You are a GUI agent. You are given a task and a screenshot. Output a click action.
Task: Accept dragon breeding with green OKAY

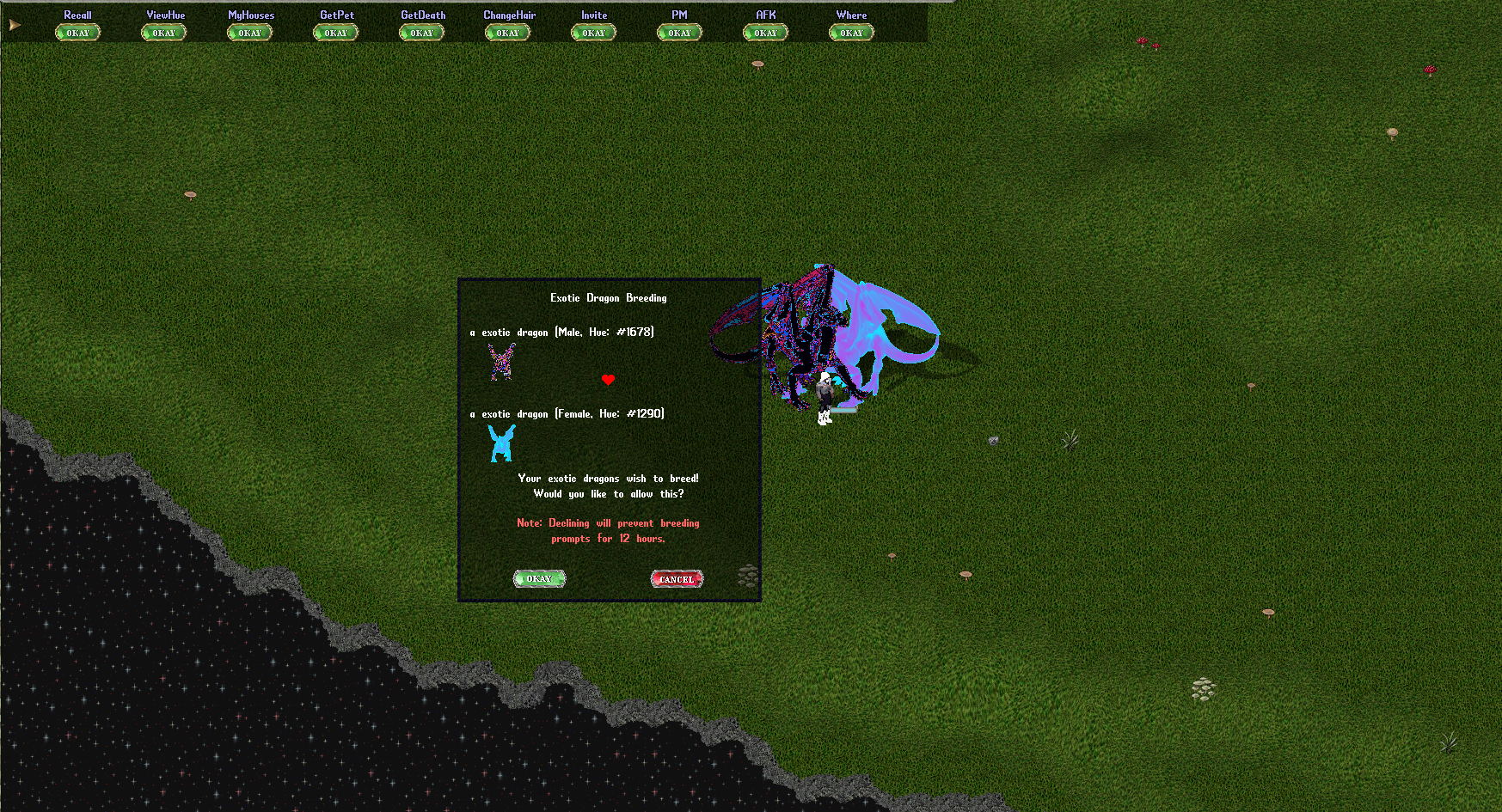tap(539, 579)
